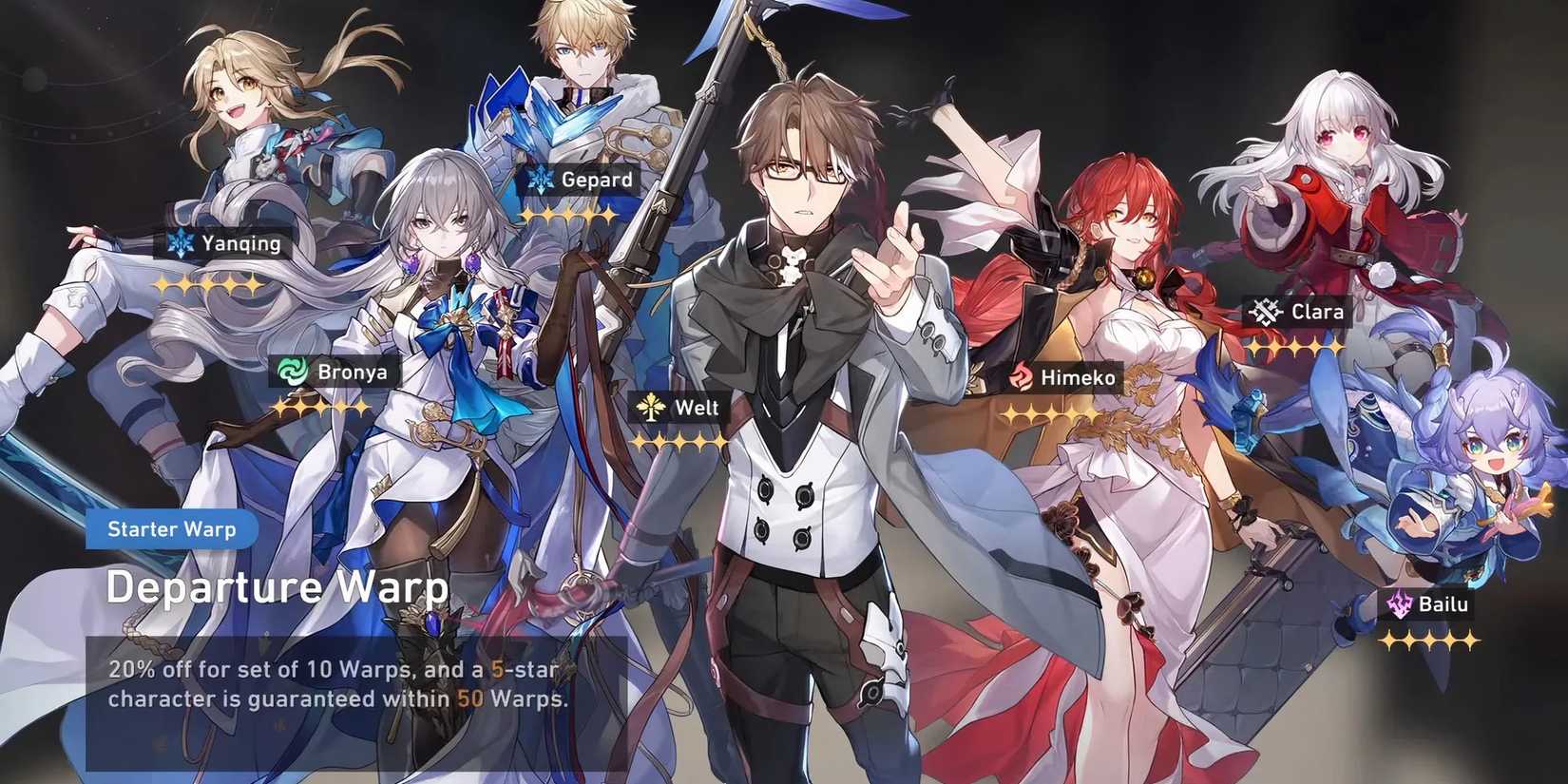Click the Imaginary element icon next to Welt
1568x784 pixels.
650,408
